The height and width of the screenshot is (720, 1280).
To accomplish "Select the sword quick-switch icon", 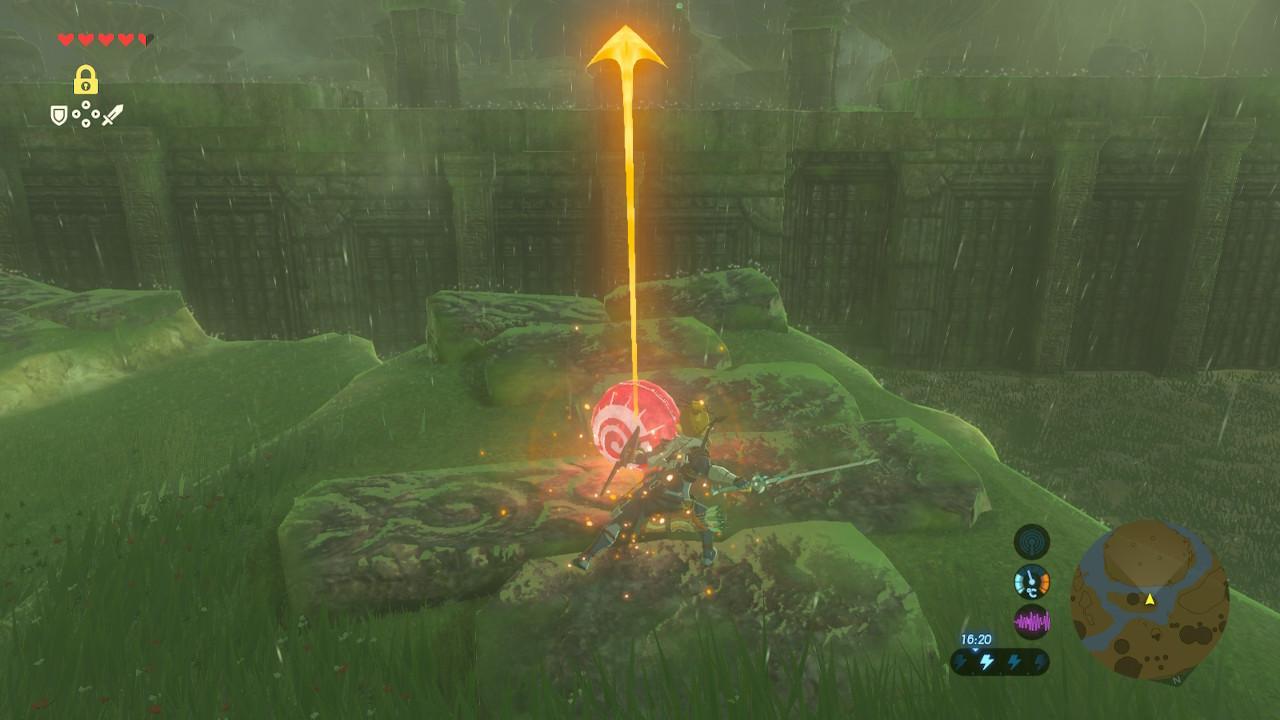I will pyautogui.click(x=112, y=116).
